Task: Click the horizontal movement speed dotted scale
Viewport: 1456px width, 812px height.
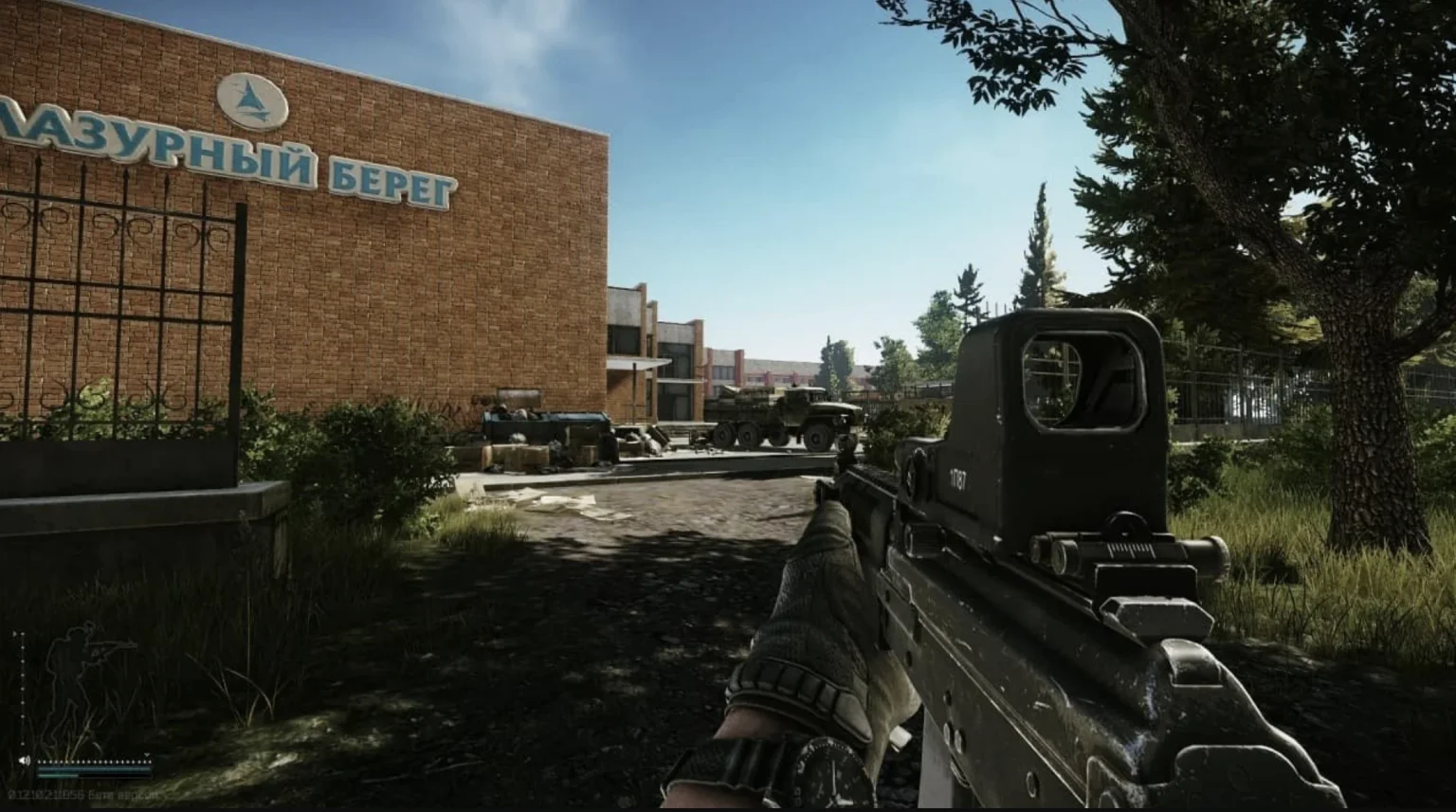Action: pos(94,760)
